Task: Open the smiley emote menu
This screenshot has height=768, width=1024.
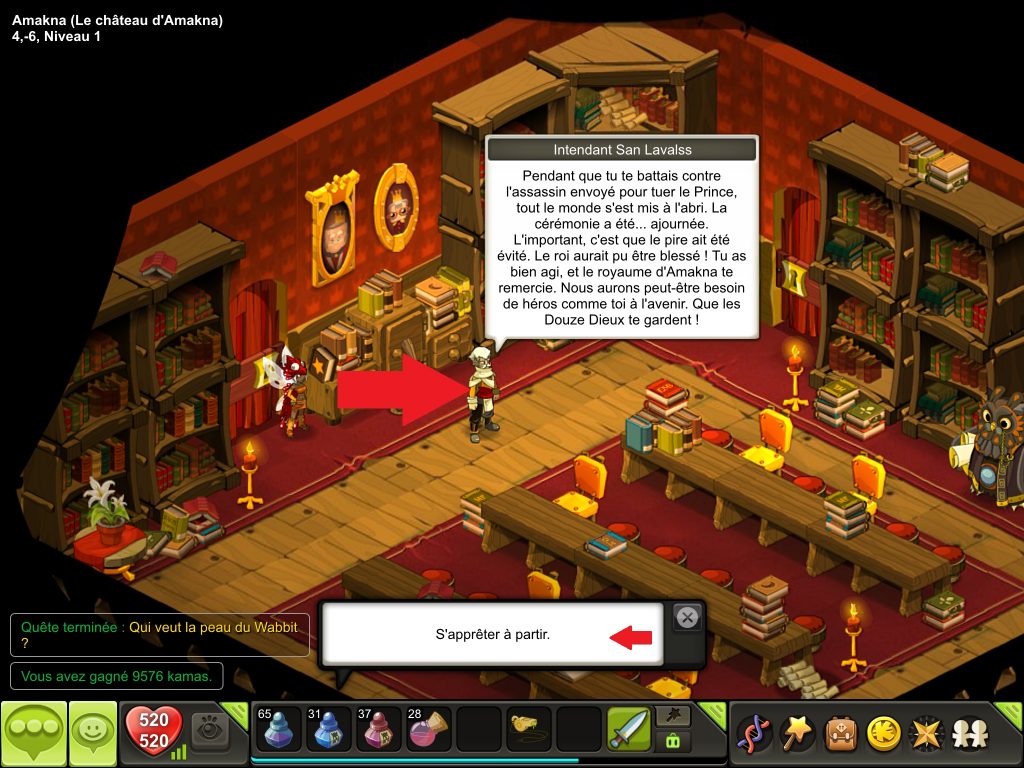Action: (92, 734)
